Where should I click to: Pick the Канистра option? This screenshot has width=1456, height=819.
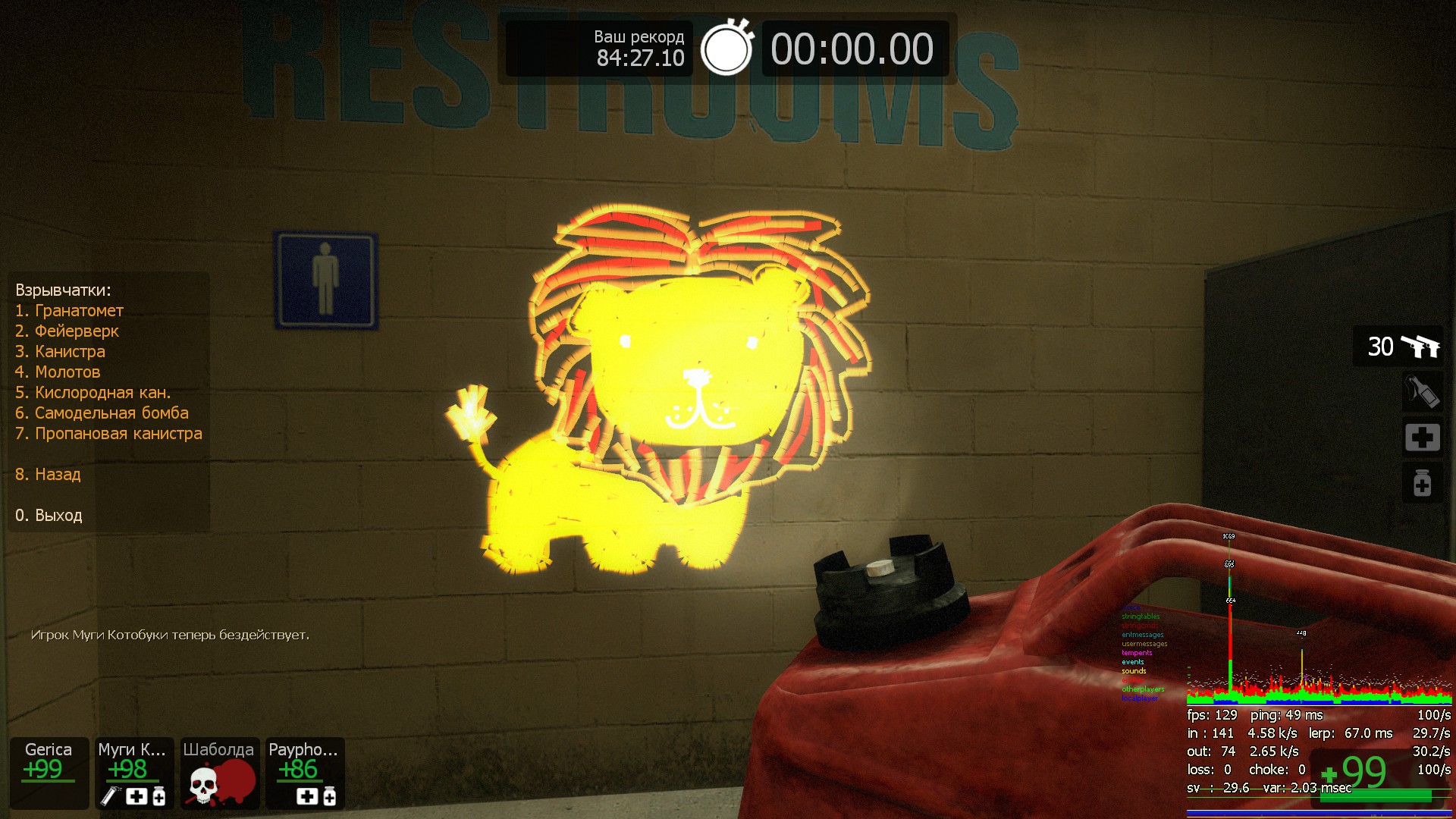pyautogui.click(x=60, y=352)
